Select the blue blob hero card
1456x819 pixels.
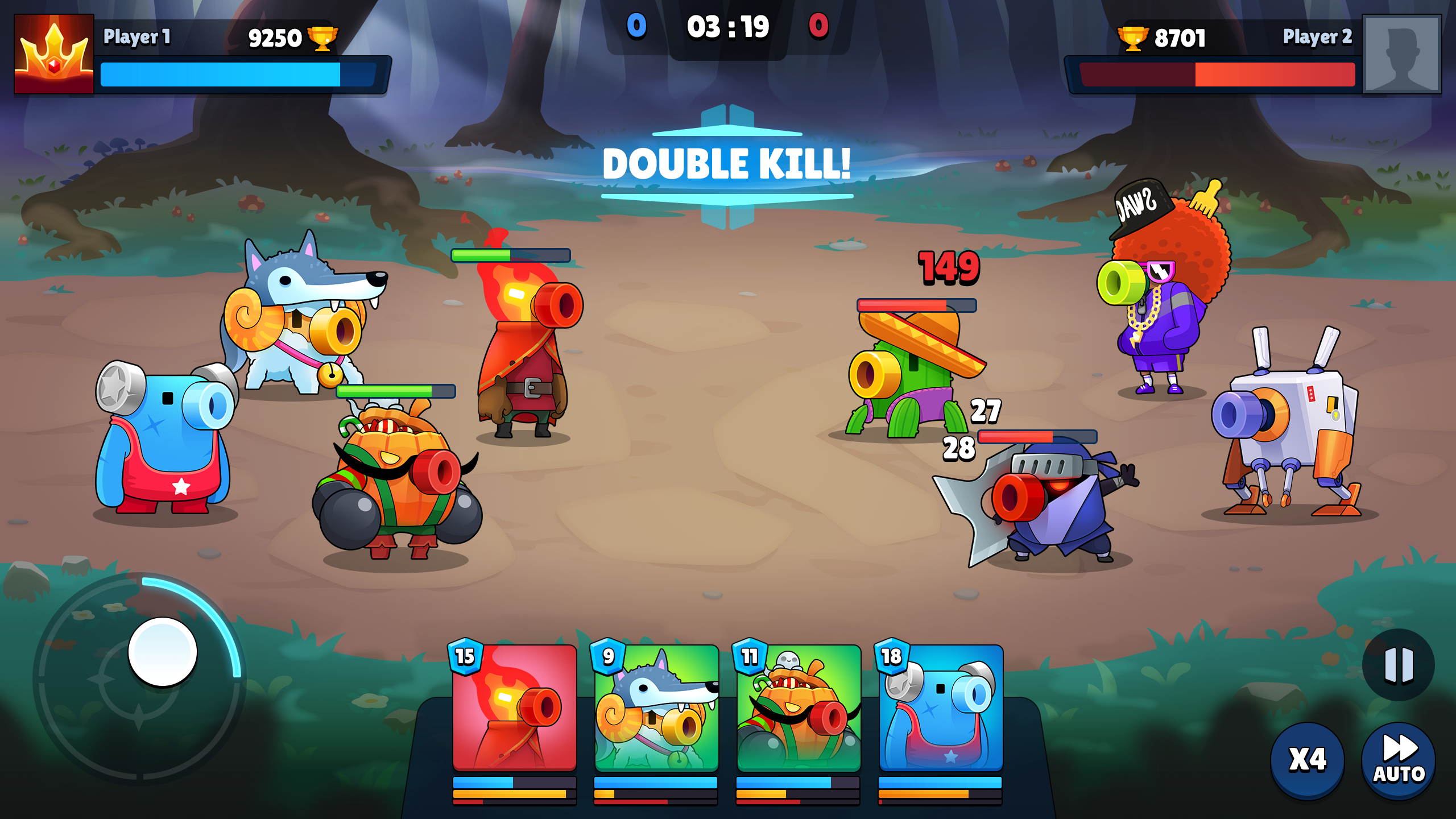click(941, 708)
